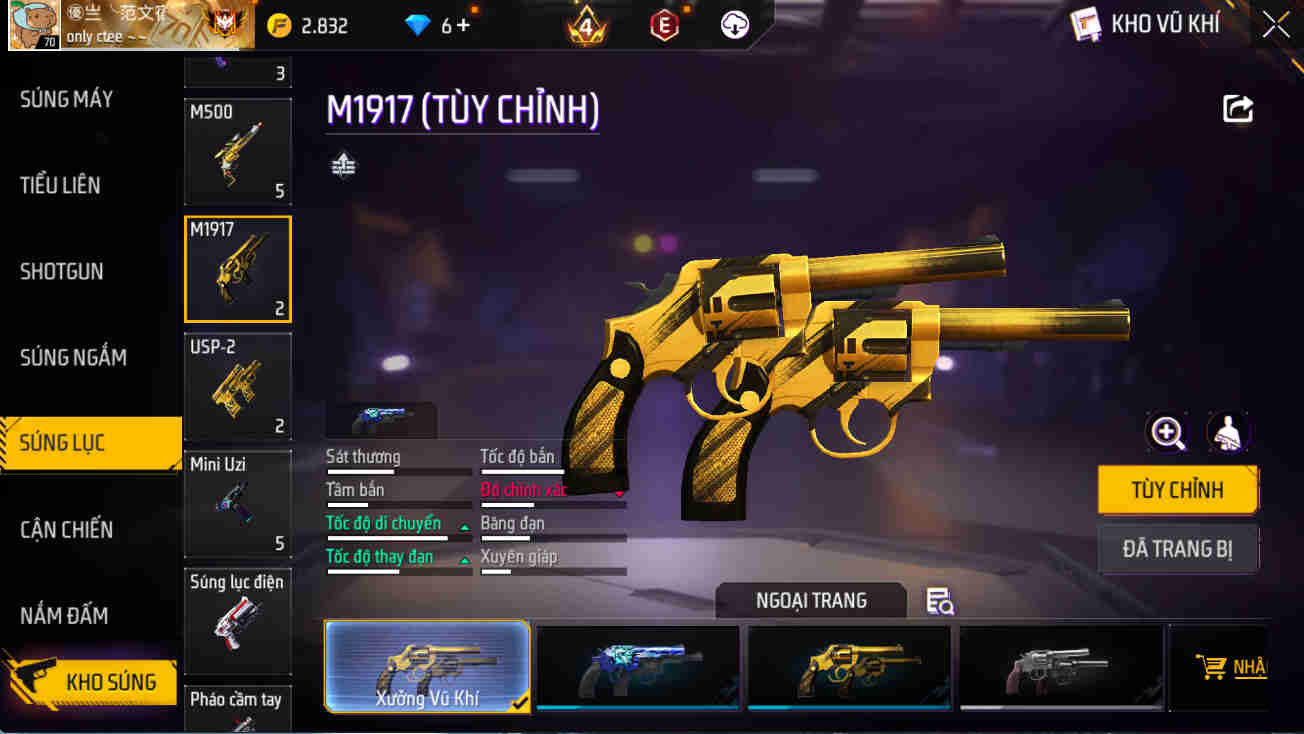The width and height of the screenshot is (1304, 734).
Task: Pick the blue M1917 skin thumbnail
Action: pyautogui.click(x=637, y=666)
